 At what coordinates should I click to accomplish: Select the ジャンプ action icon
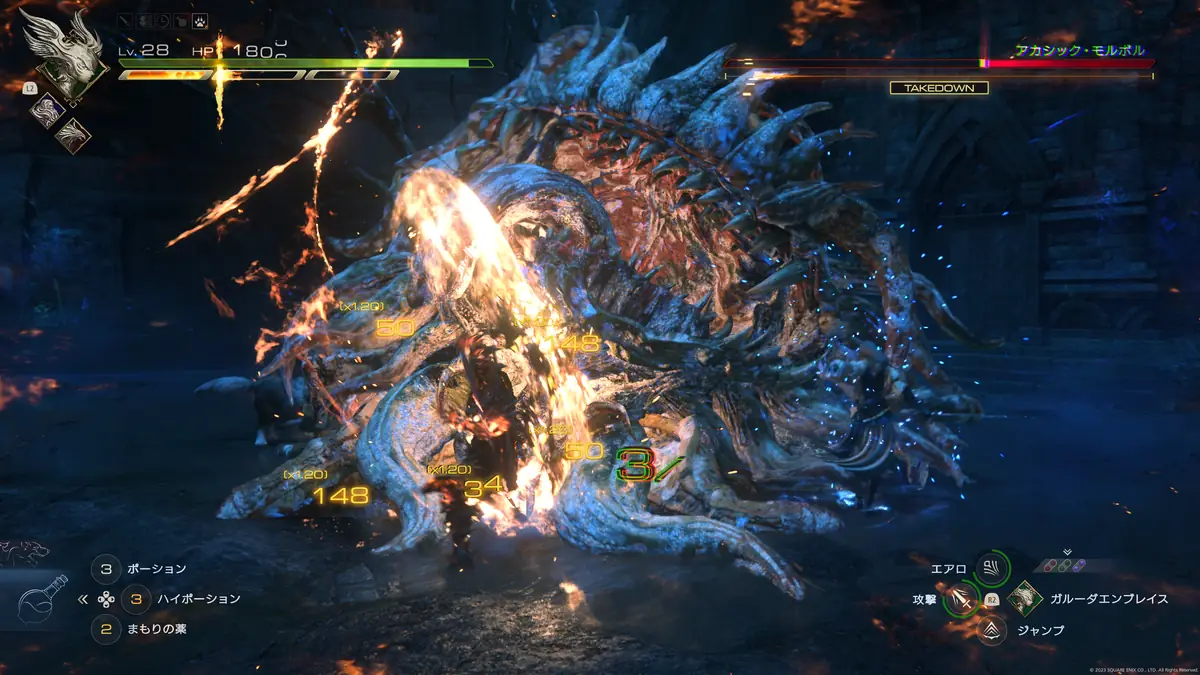click(992, 630)
